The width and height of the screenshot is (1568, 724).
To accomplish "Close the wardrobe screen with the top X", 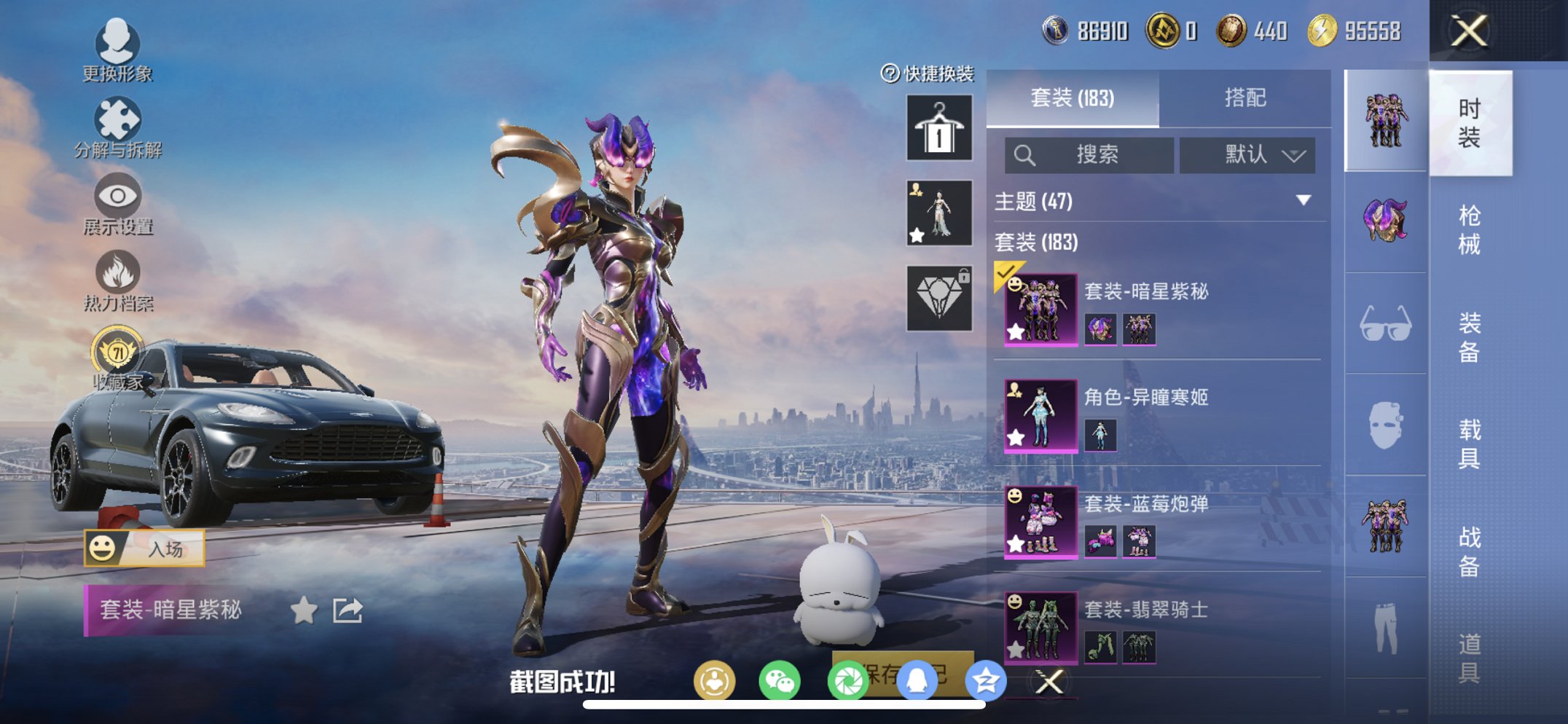I will 1468,31.
